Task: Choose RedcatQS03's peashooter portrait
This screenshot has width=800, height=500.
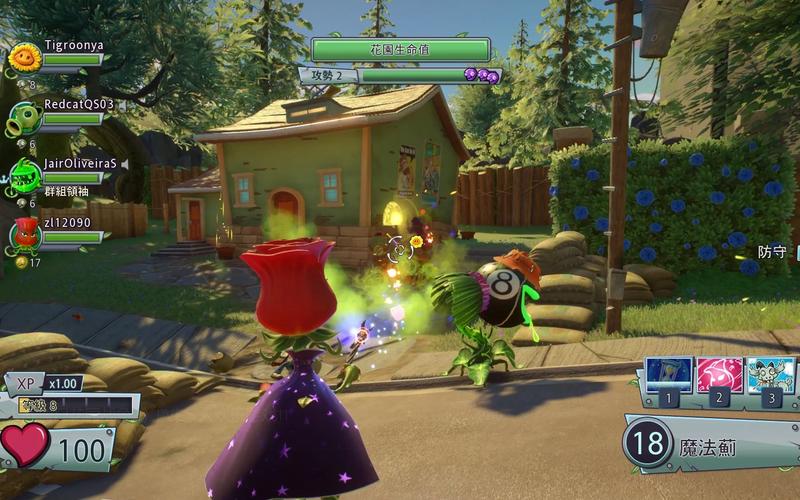Action: coord(24,117)
